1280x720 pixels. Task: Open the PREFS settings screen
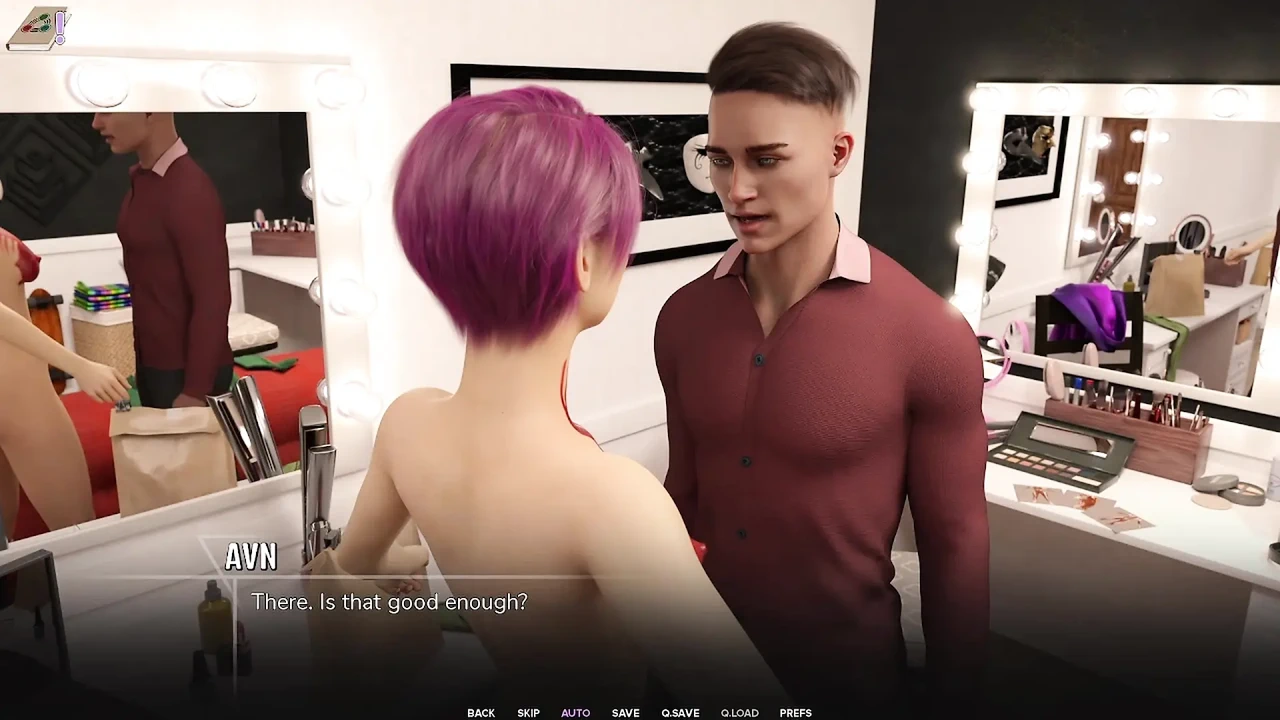click(x=795, y=712)
